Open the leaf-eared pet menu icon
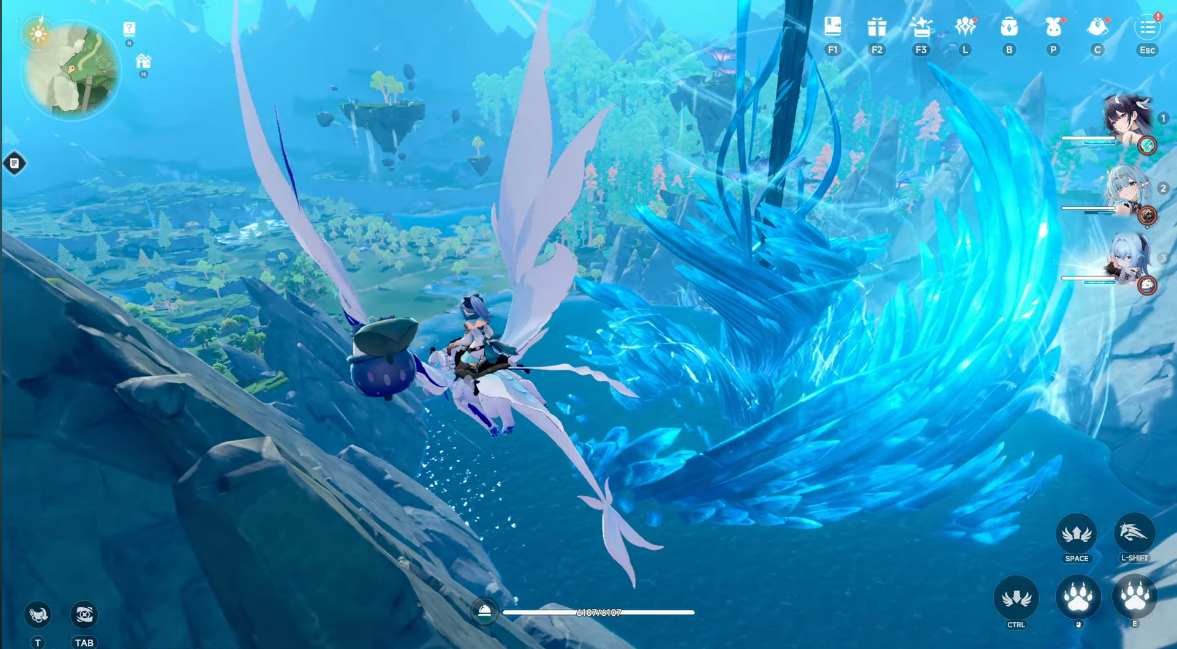Viewport: 1177px width, 649px height. click(x=1053, y=27)
